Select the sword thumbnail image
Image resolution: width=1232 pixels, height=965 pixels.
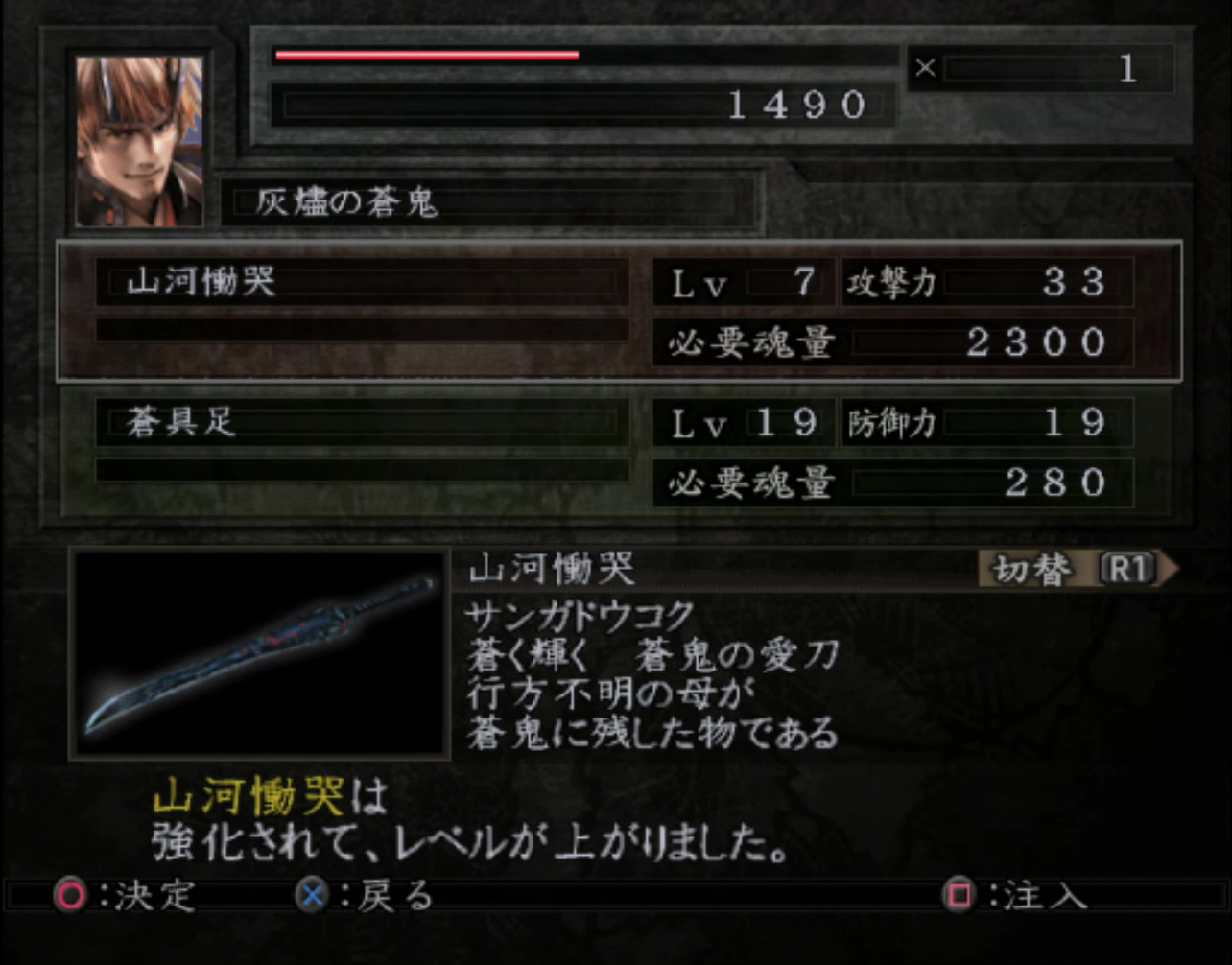pyautogui.click(x=257, y=655)
